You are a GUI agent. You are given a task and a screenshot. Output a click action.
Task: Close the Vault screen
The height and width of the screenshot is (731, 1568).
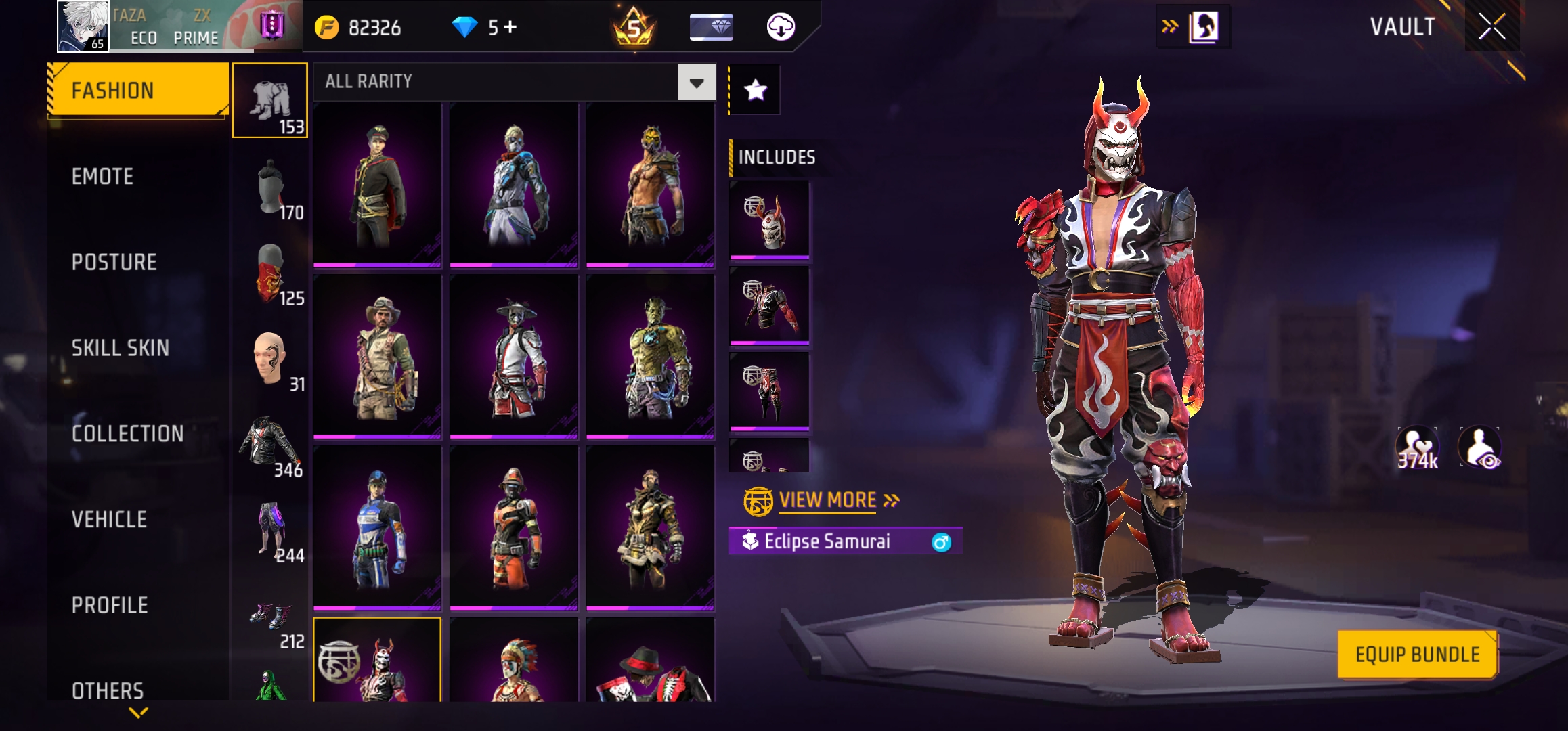(1491, 27)
